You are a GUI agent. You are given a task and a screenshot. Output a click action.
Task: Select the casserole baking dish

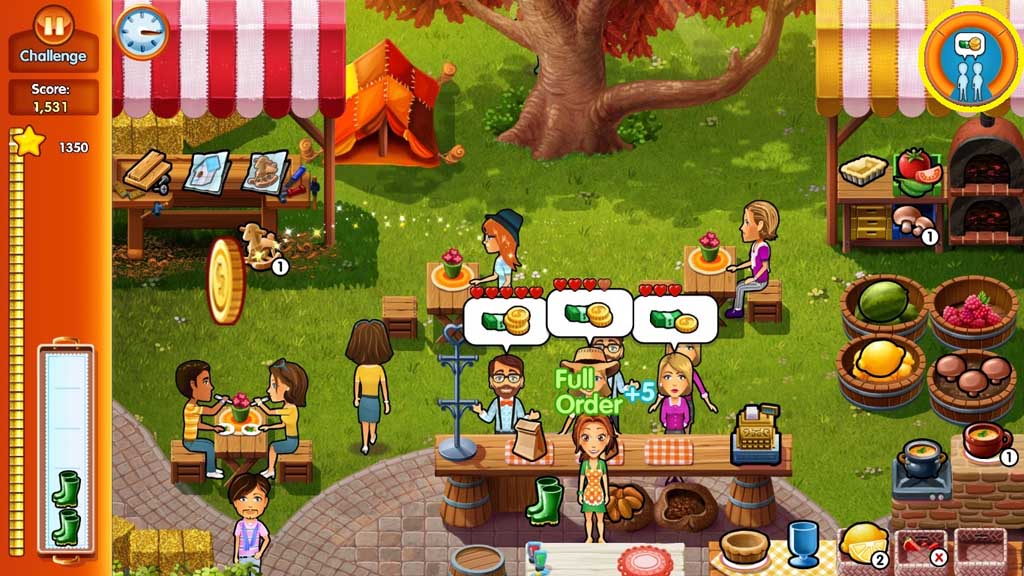tap(860, 170)
